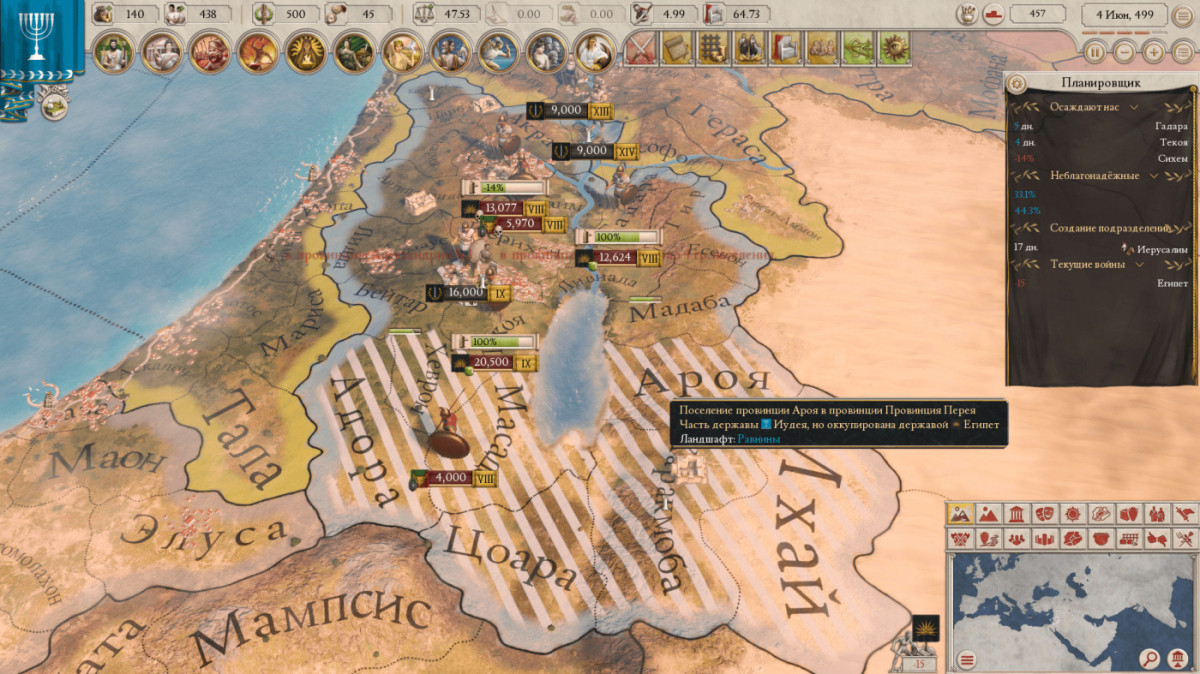Image resolution: width=1200 pixels, height=674 pixels.
Task: Switch to the theater masks map mode
Action: [x=1044, y=514]
